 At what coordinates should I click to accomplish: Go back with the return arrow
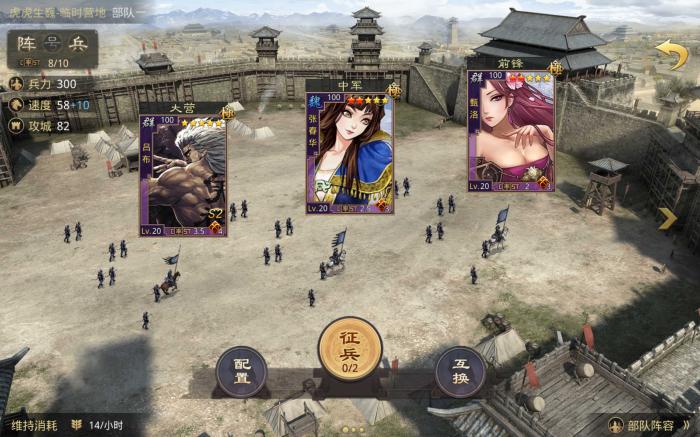(670, 54)
